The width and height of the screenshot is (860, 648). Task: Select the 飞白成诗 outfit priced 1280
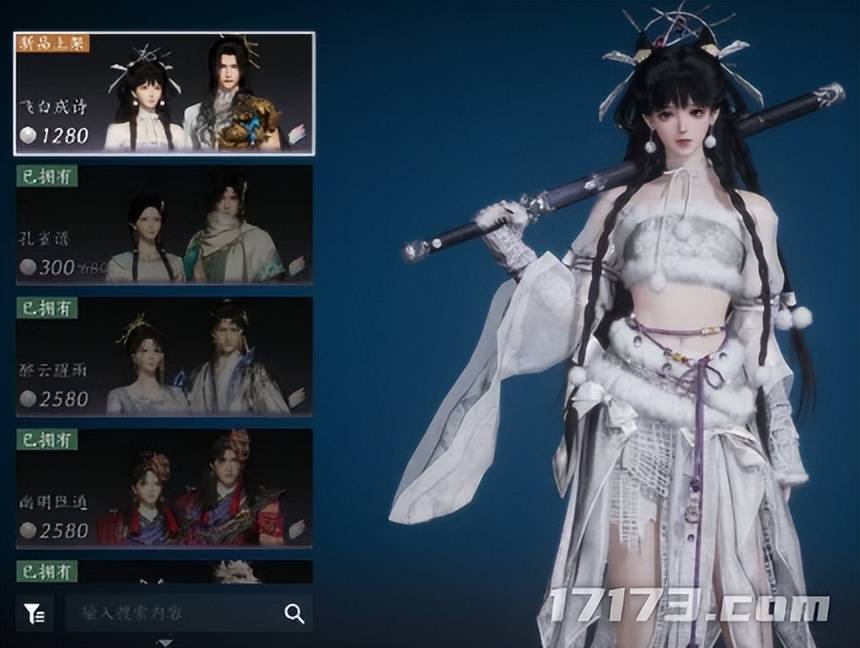tap(164, 93)
